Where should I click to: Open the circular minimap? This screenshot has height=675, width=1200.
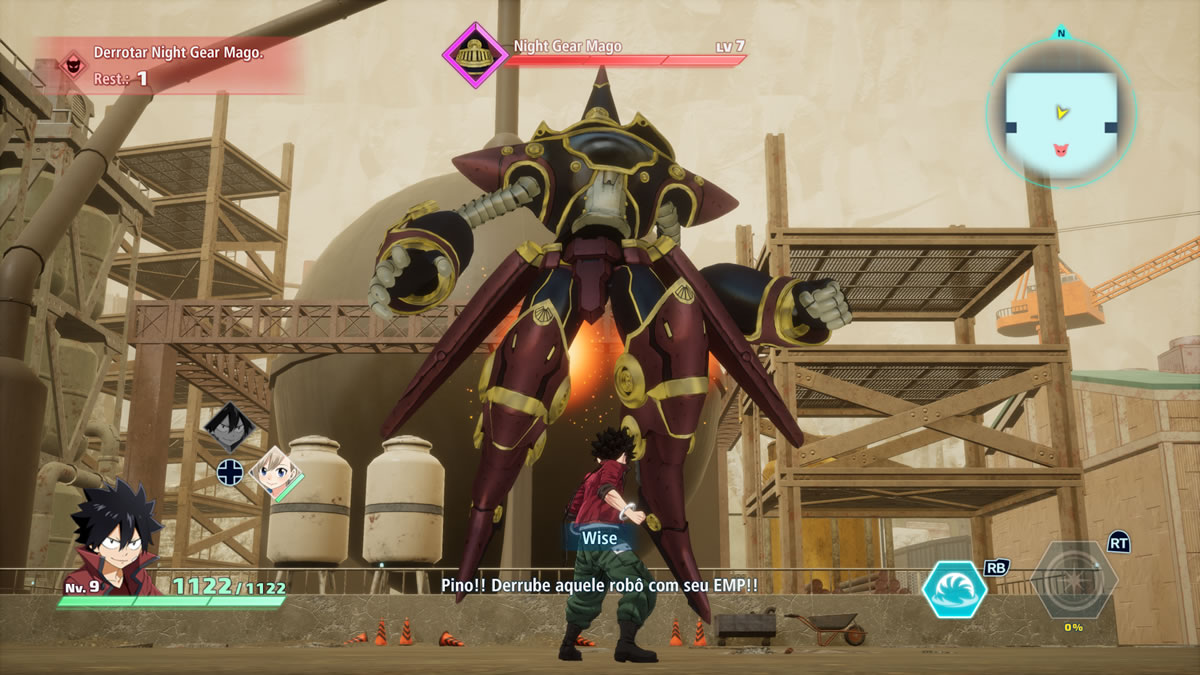tap(1061, 113)
